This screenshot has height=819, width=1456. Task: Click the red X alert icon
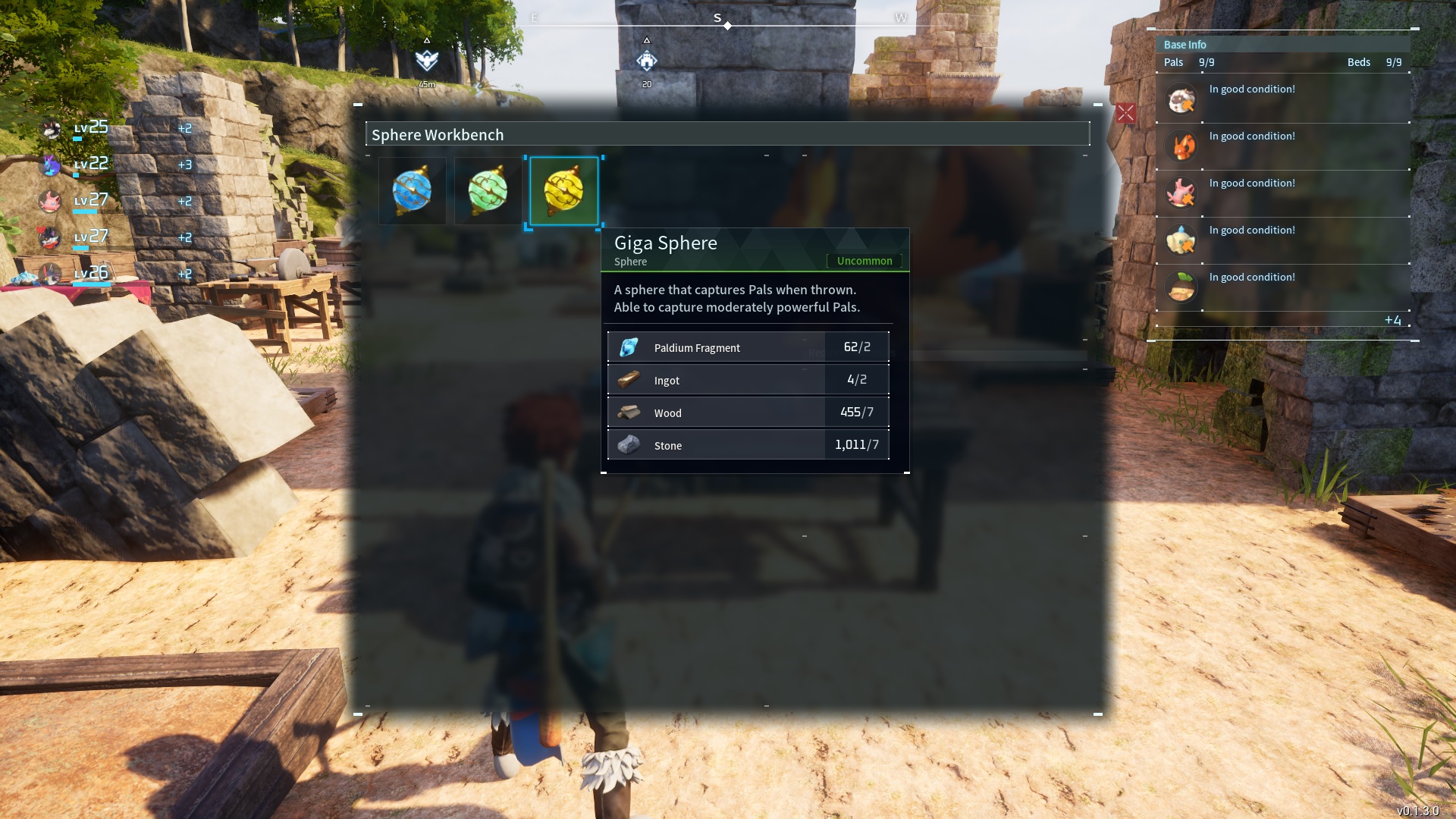(1126, 114)
